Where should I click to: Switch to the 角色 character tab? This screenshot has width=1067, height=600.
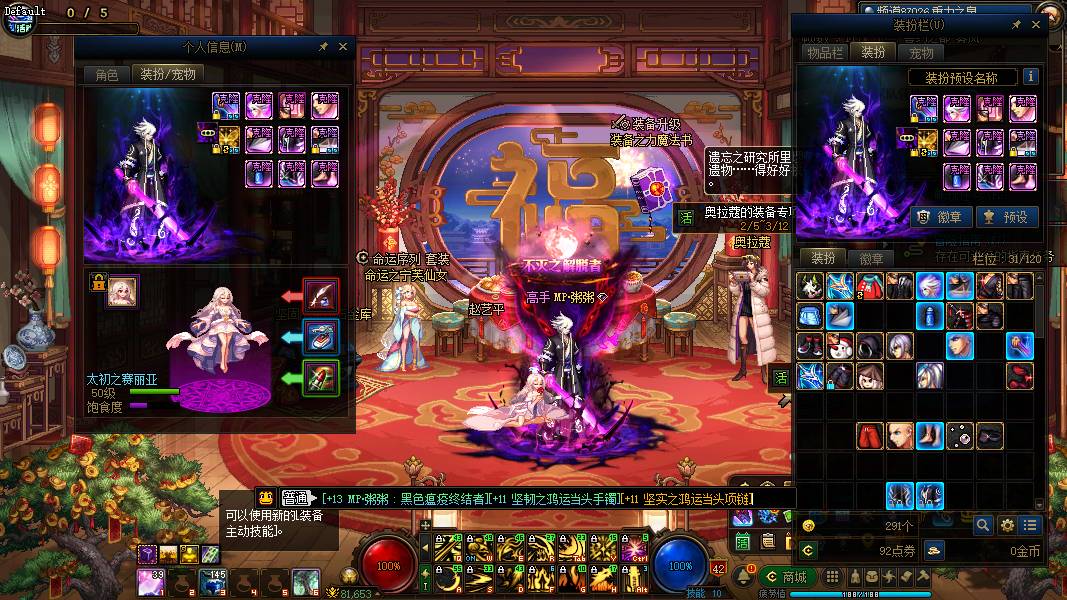pos(107,74)
